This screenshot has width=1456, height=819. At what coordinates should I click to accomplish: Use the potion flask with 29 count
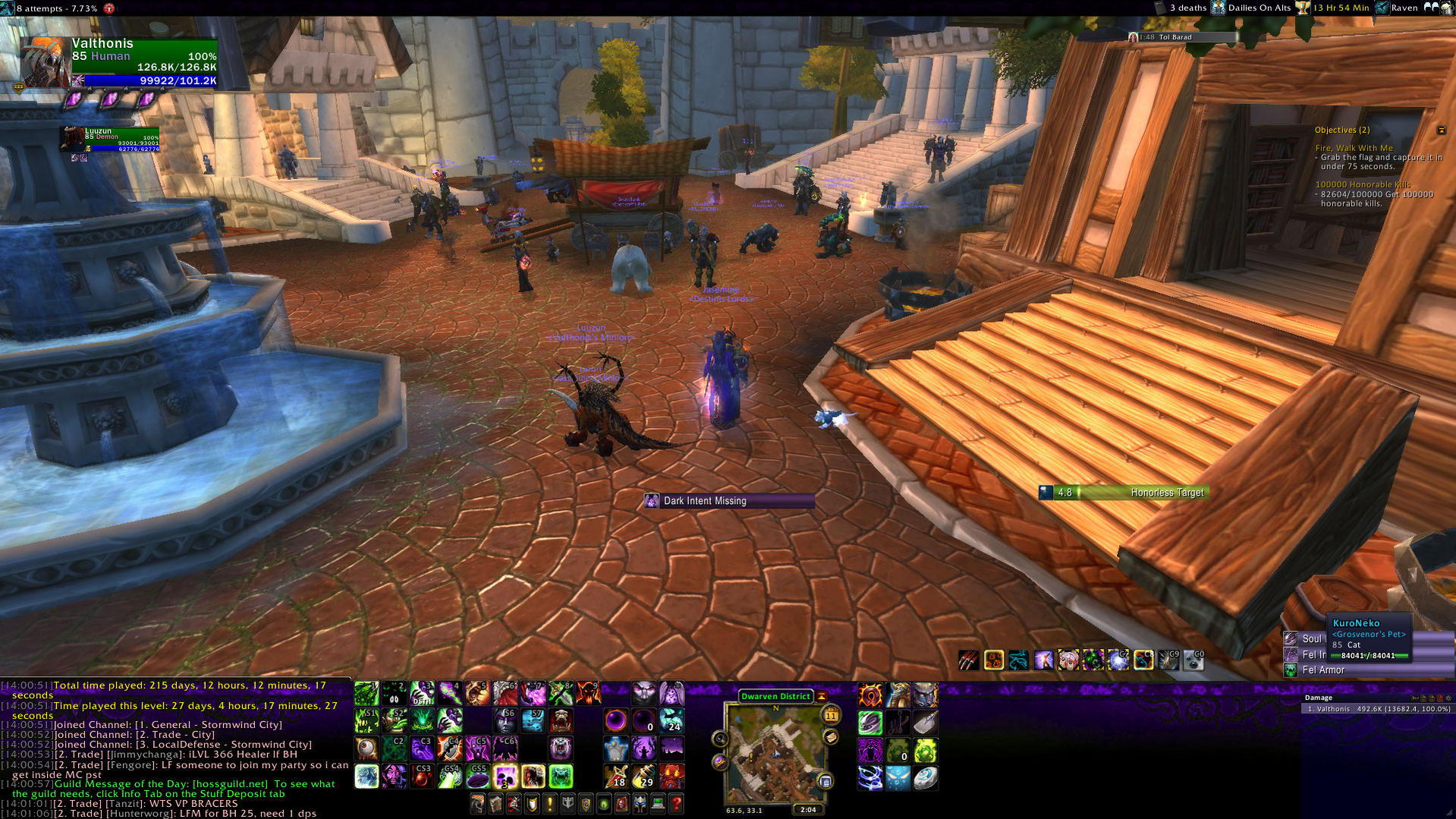(x=643, y=776)
